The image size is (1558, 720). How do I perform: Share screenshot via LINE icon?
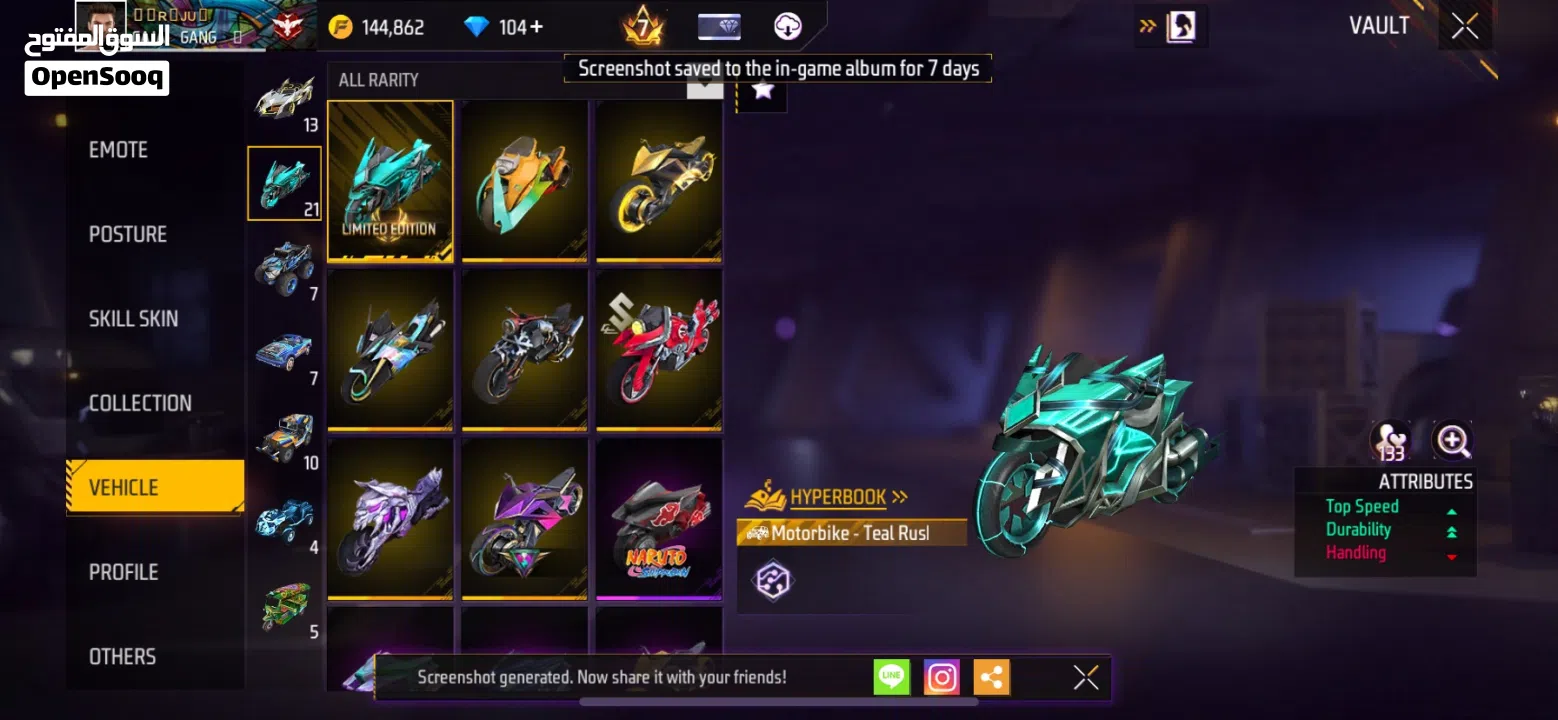click(x=890, y=677)
